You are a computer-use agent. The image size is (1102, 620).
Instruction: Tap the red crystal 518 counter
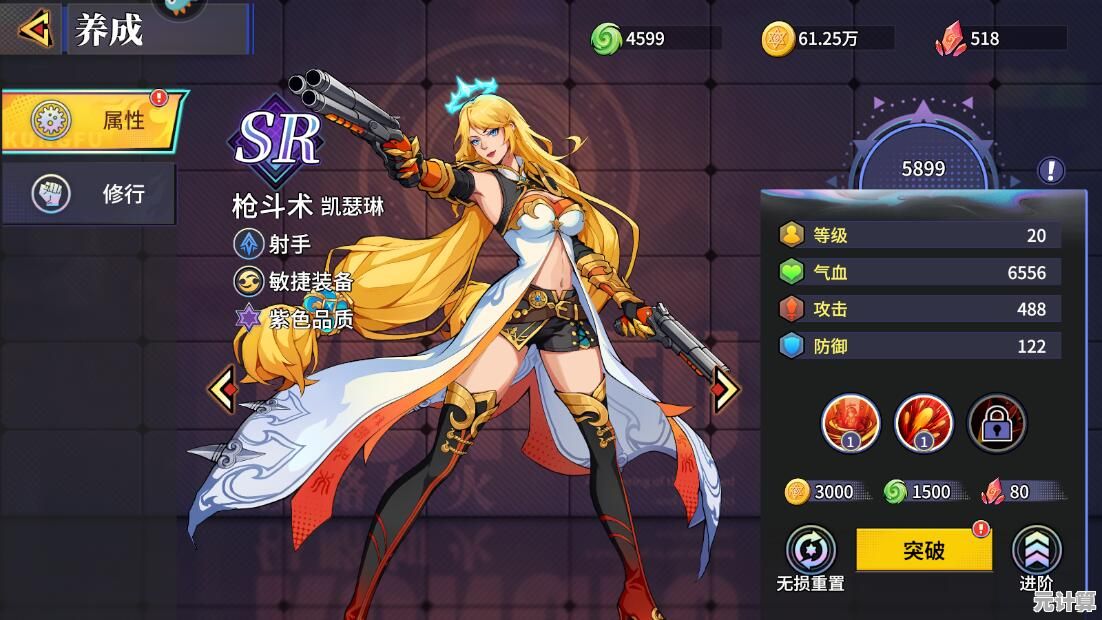coord(999,39)
